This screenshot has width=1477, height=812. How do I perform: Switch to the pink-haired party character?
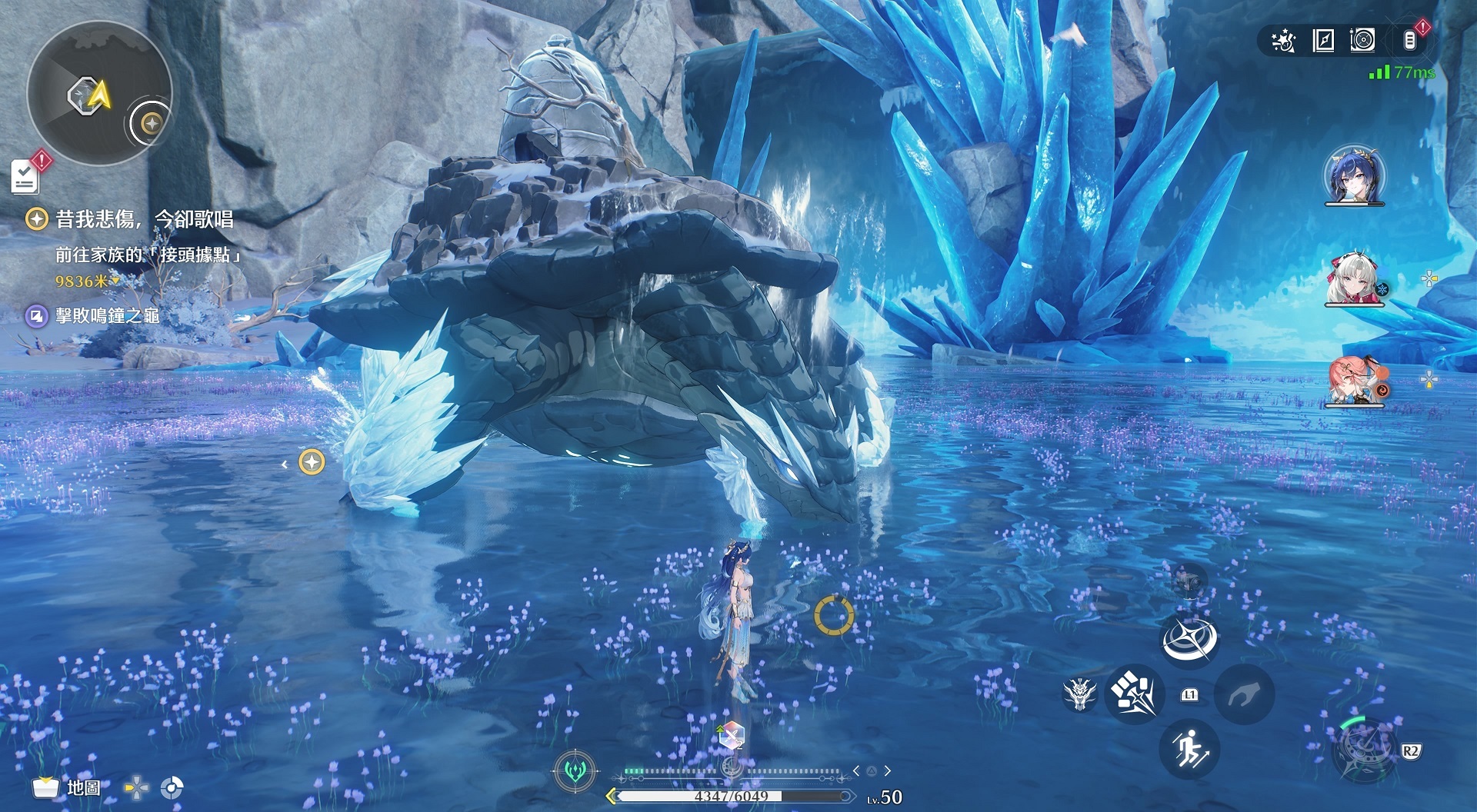(1353, 380)
